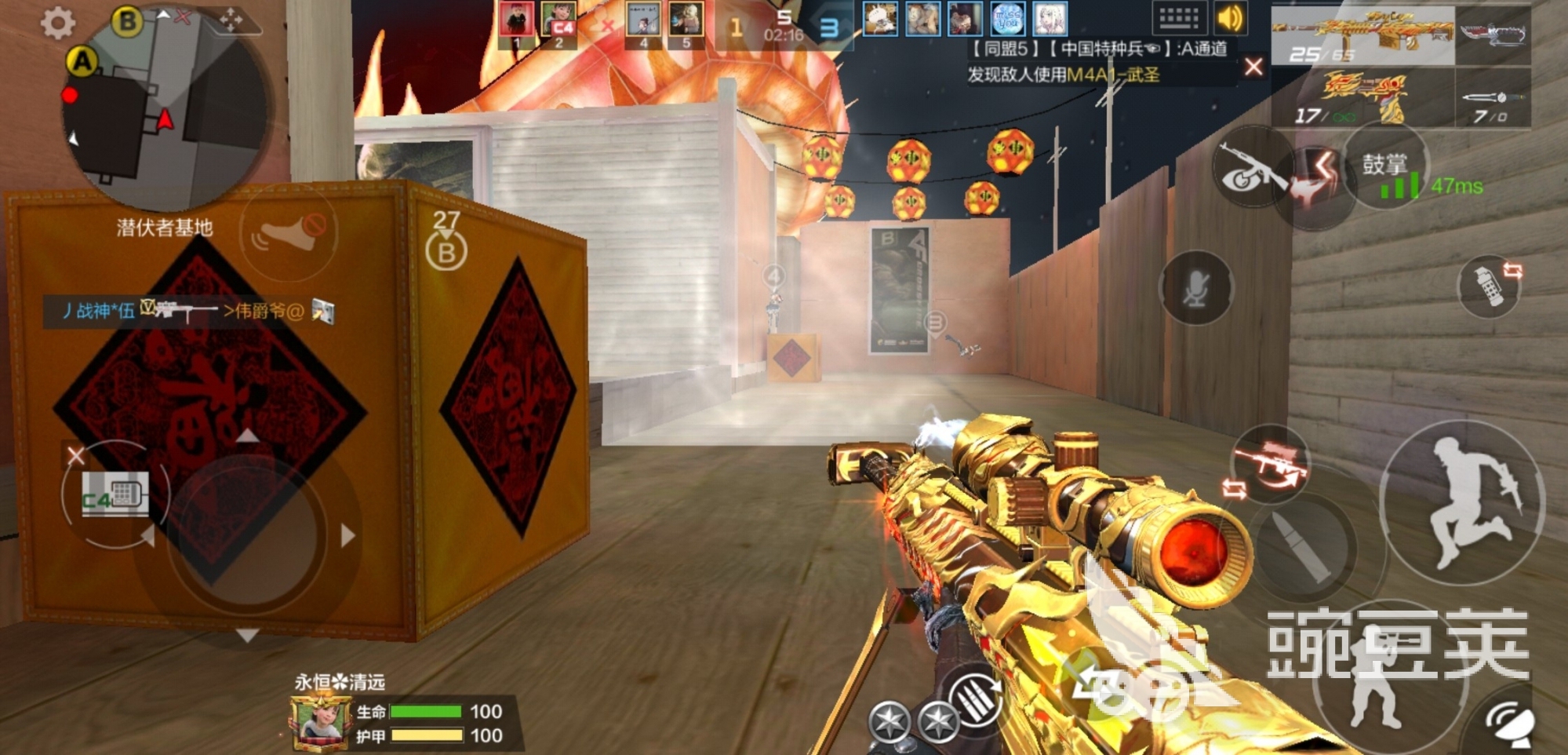Toggle the microphone voice chat
This screenshot has width=1568, height=755.
click(1195, 289)
